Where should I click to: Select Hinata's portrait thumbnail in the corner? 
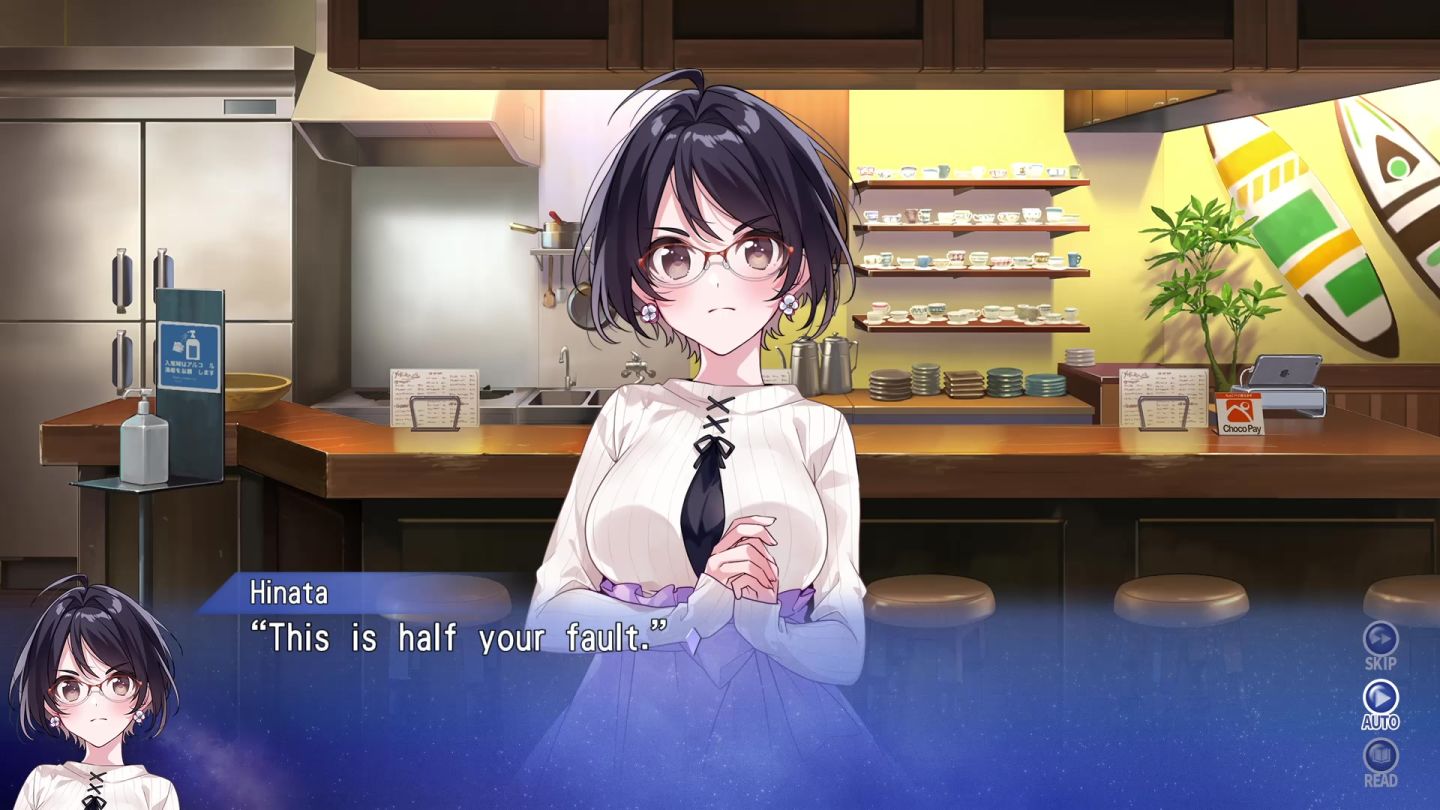(95, 690)
